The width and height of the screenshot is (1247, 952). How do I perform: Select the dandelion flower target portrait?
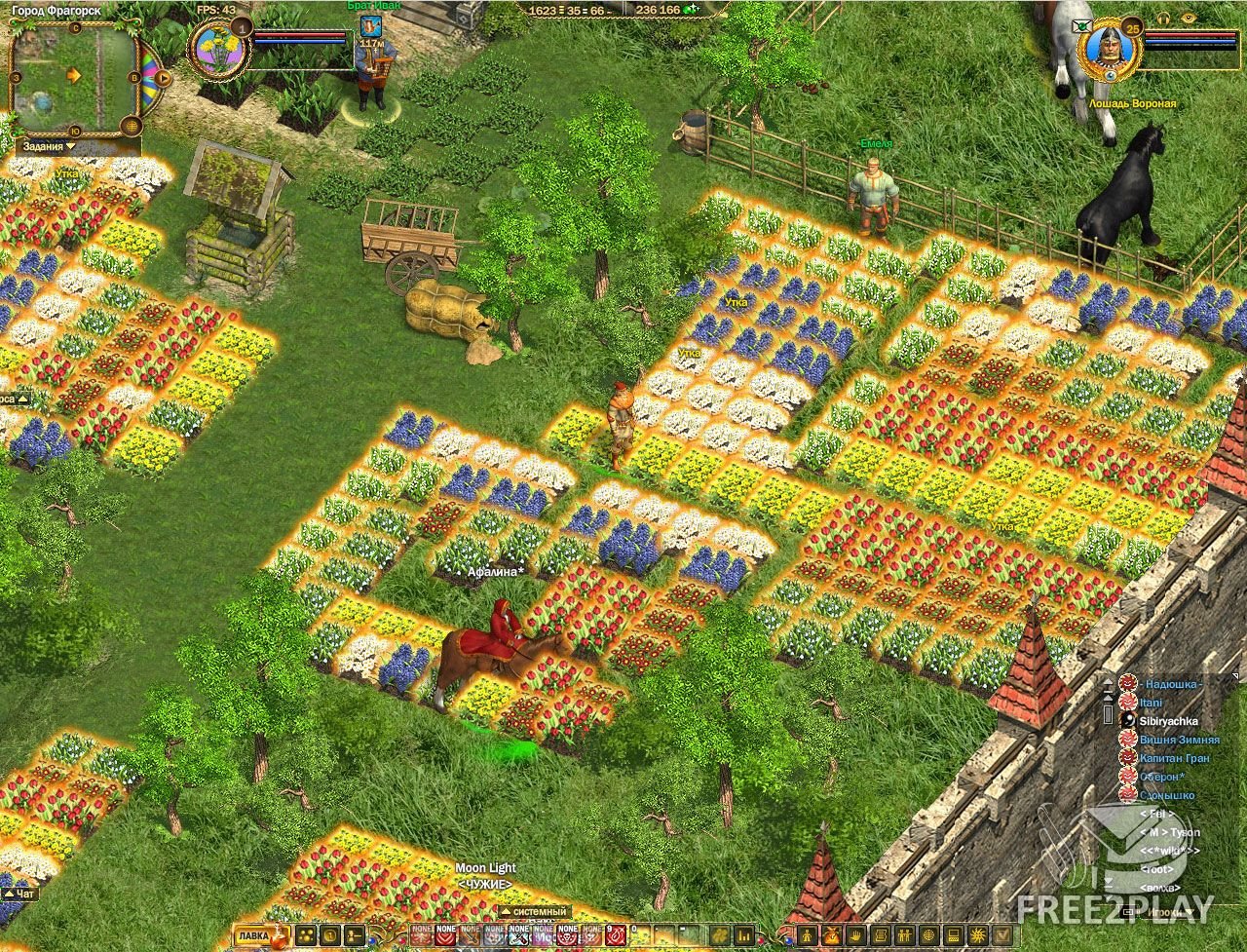coord(219,49)
